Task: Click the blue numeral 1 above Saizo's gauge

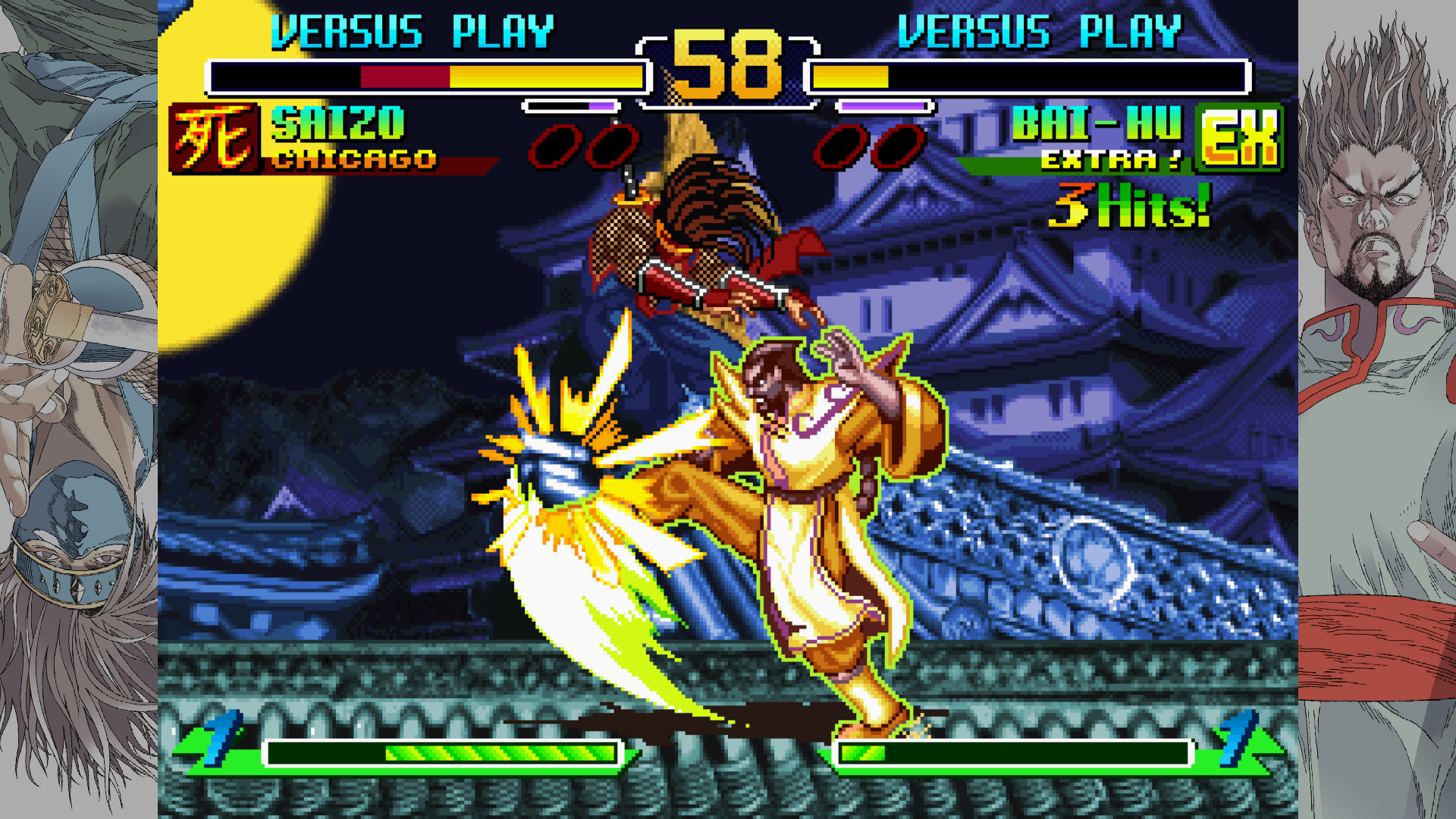Action: (221, 741)
